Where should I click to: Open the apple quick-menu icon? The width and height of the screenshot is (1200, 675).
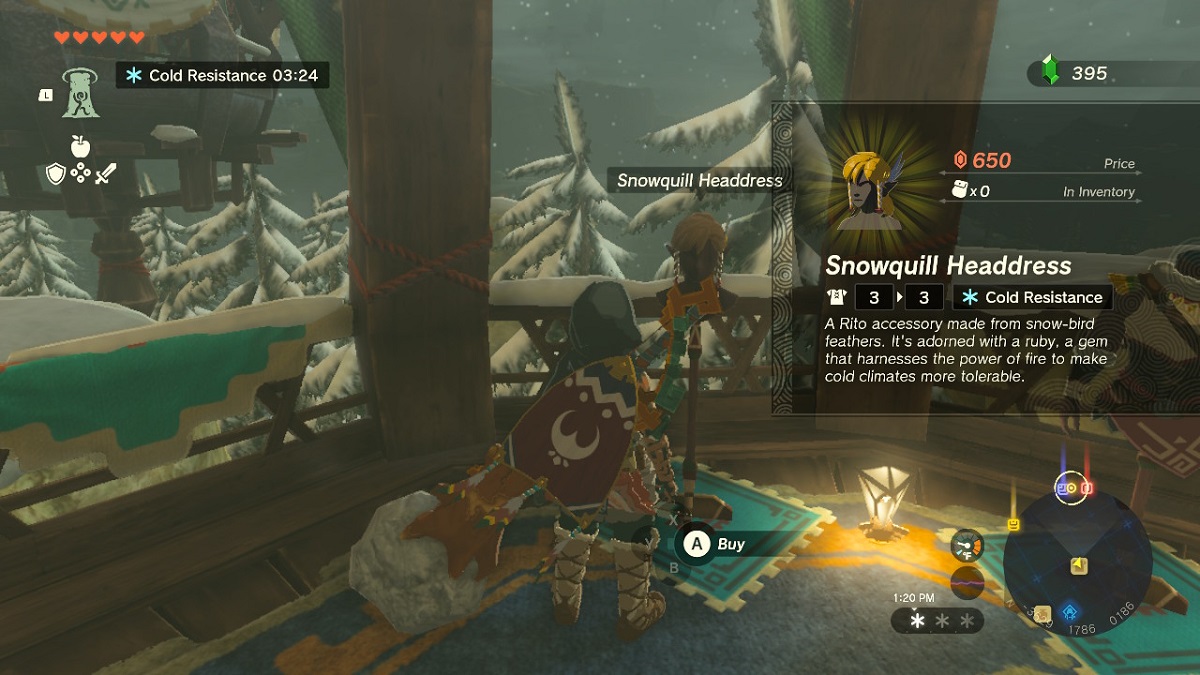(80, 146)
